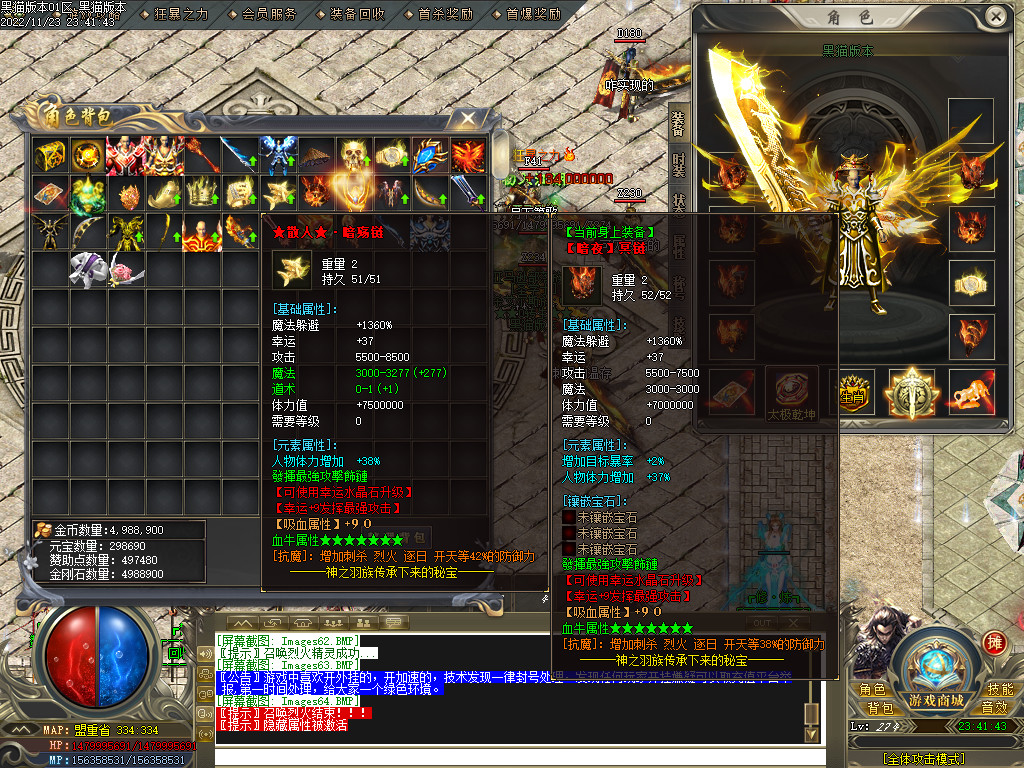1024x768 pixels.
Task: Select the golden treasure chest in the bag
Action: tap(50, 155)
